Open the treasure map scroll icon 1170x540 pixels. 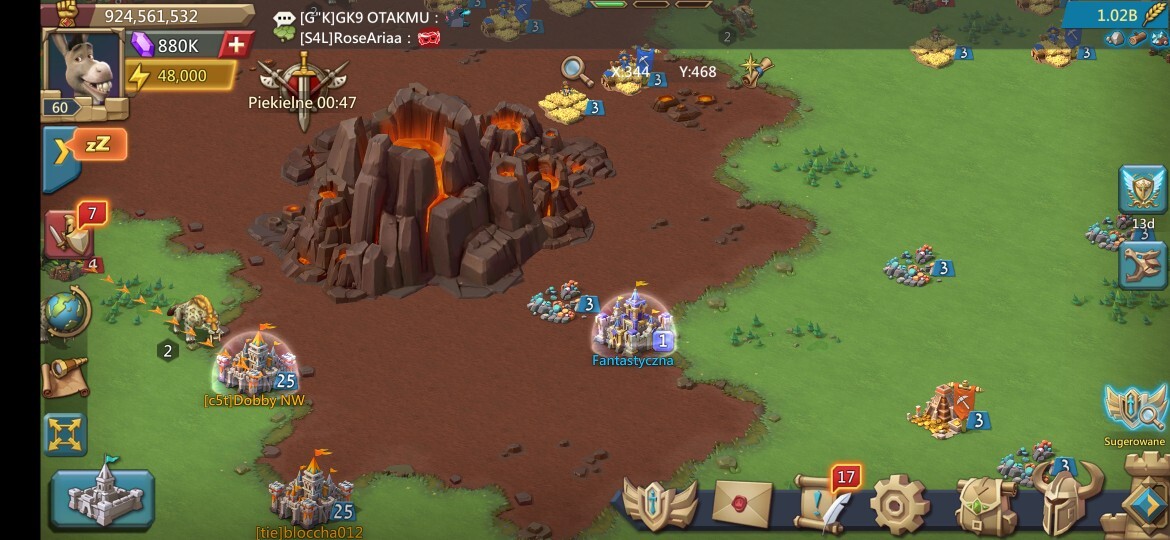point(65,375)
